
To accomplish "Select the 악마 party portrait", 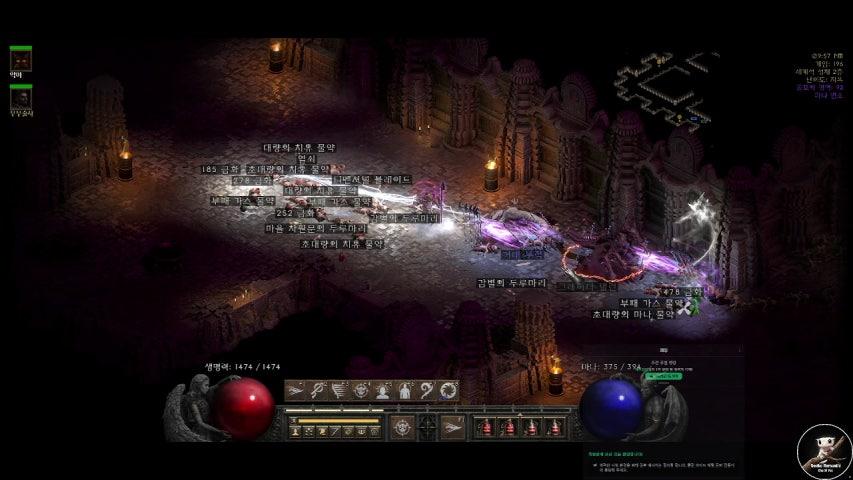I will [x=20, y=59].
